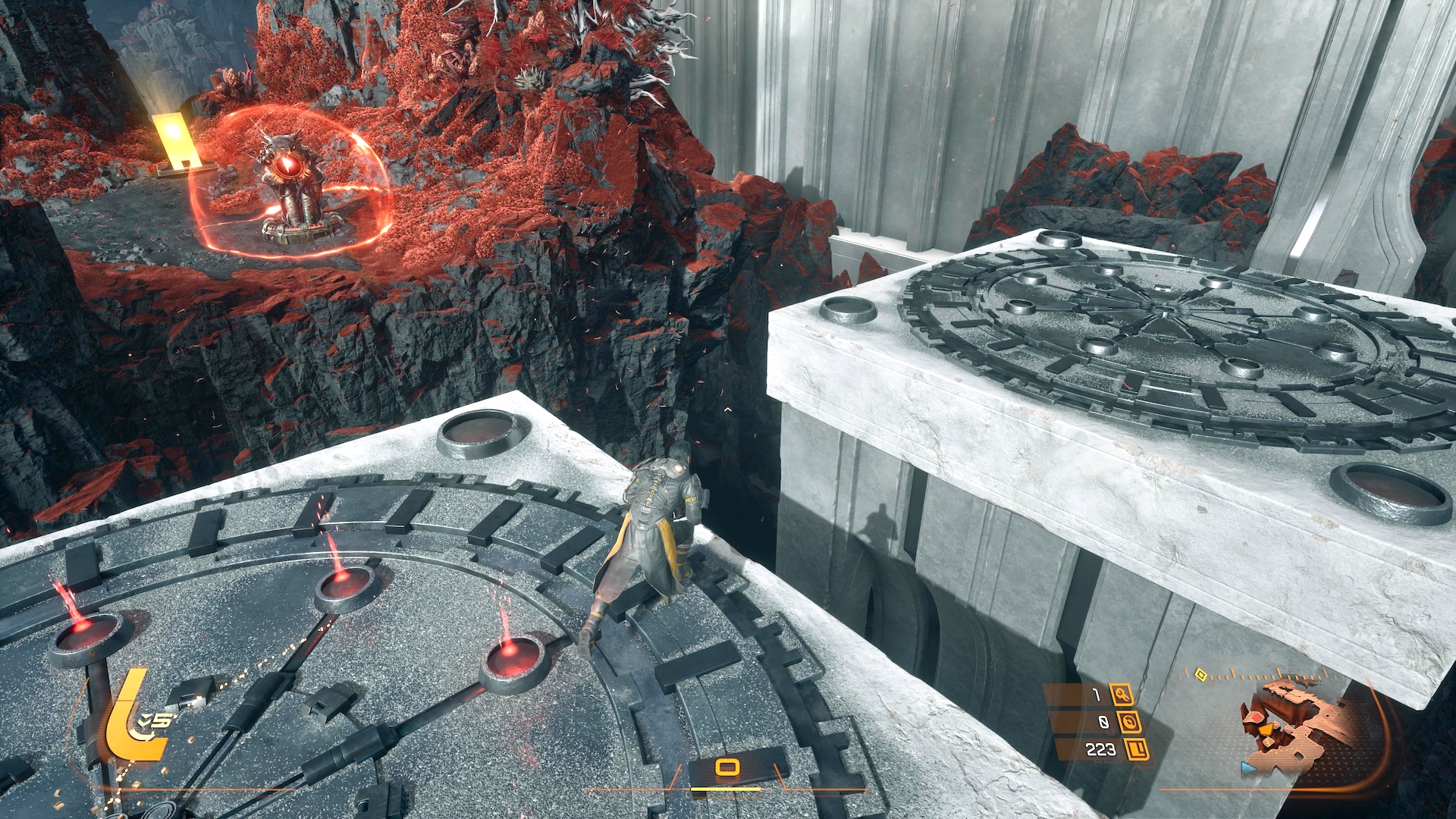Click the blue door arrow on minimap
This screenshot has height=819, width=1456.
[1247, 767]
